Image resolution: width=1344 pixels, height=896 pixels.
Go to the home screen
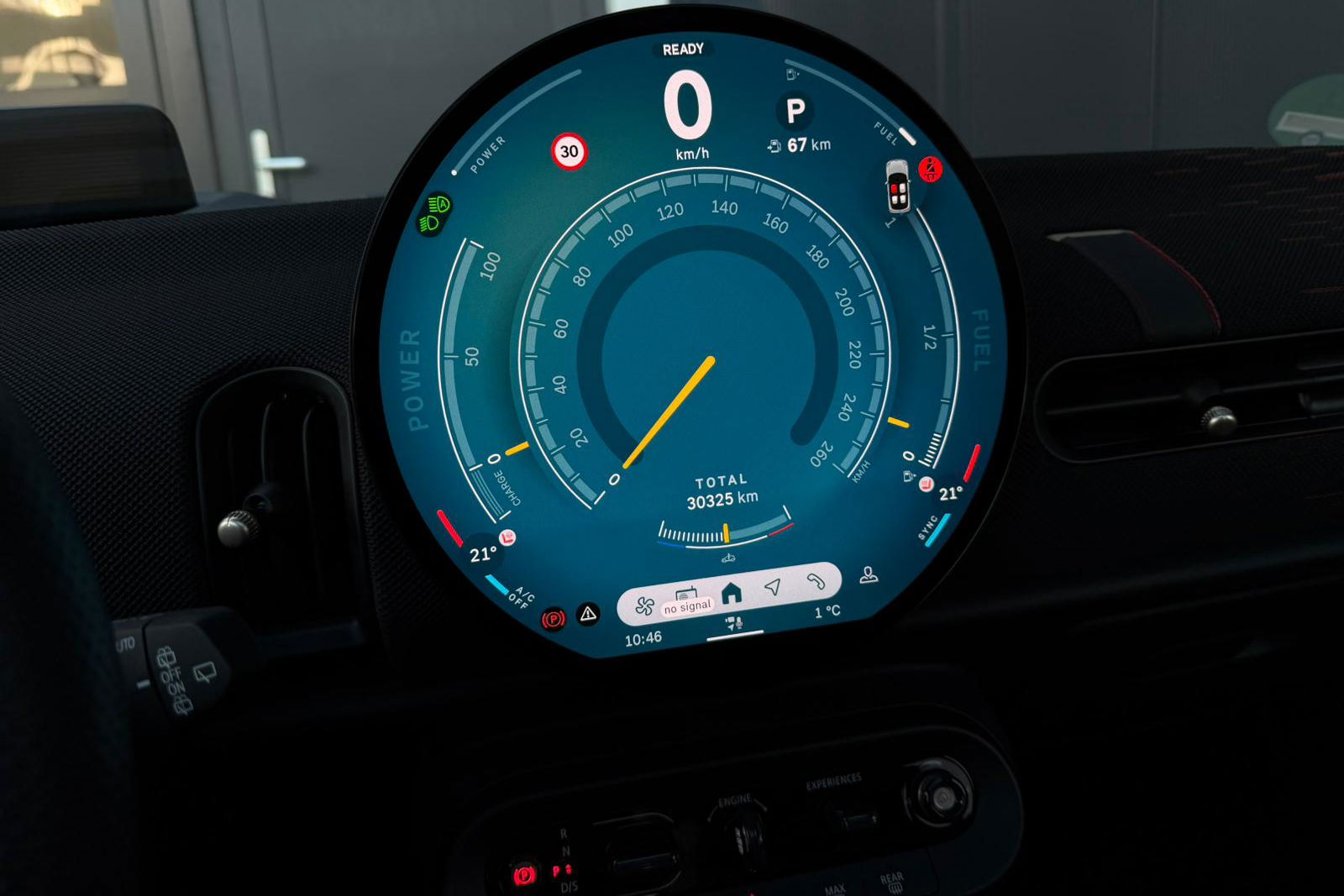coord(732,593)
